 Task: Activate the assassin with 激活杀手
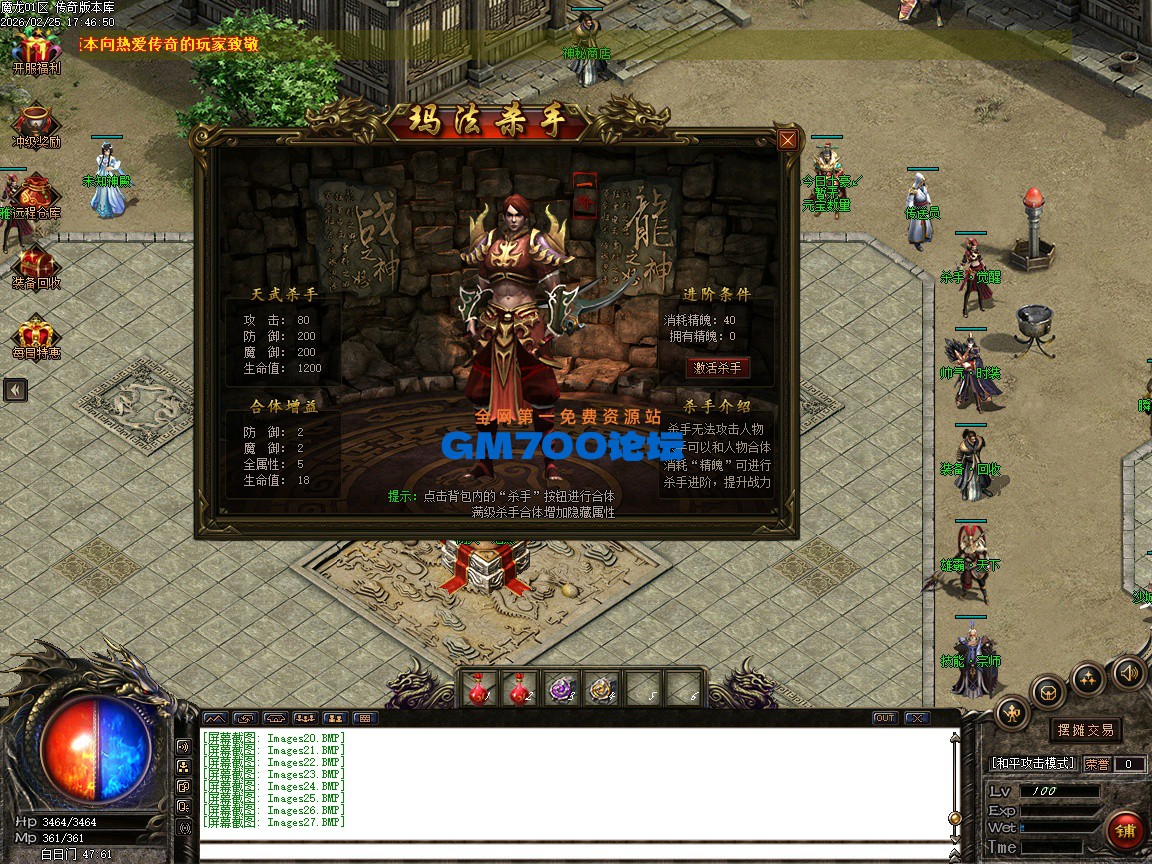718,368
